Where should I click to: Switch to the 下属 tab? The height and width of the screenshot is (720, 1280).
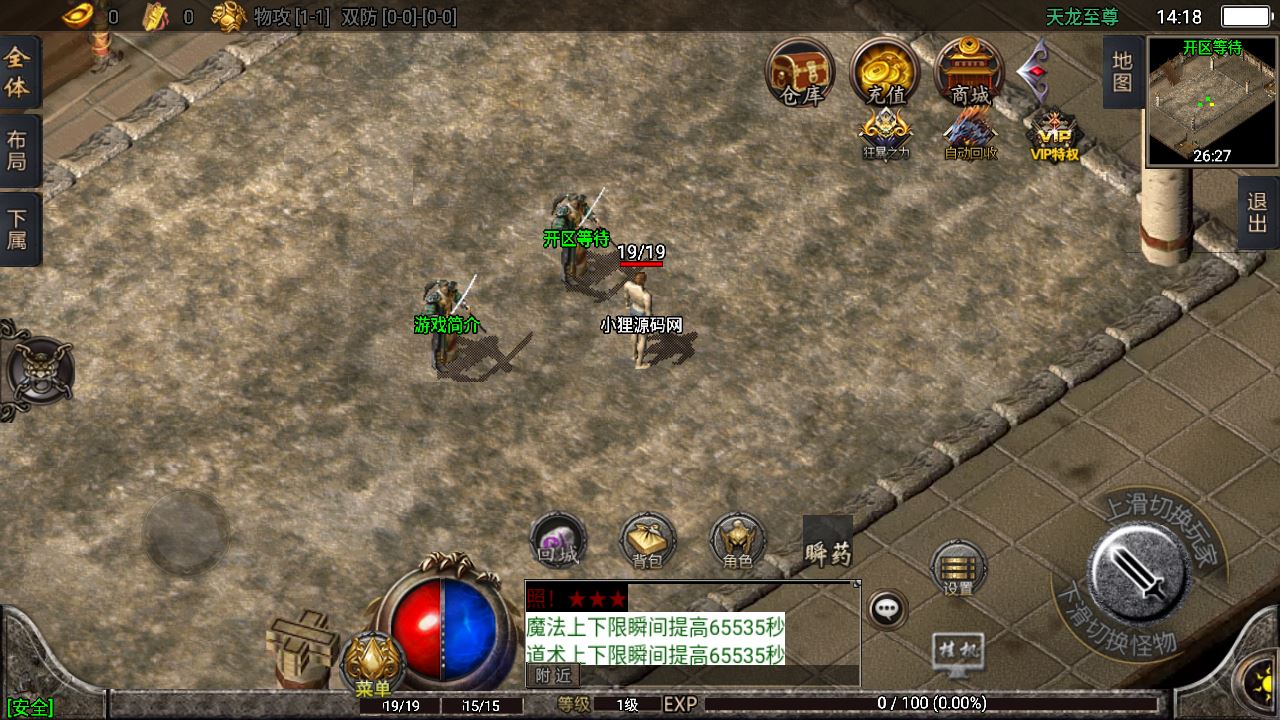(18, 229)
